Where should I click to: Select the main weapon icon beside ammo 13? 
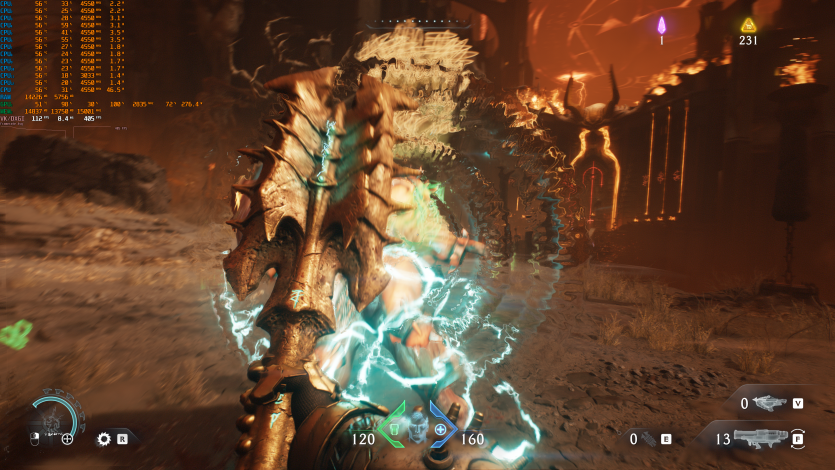[x=765, y=438]
